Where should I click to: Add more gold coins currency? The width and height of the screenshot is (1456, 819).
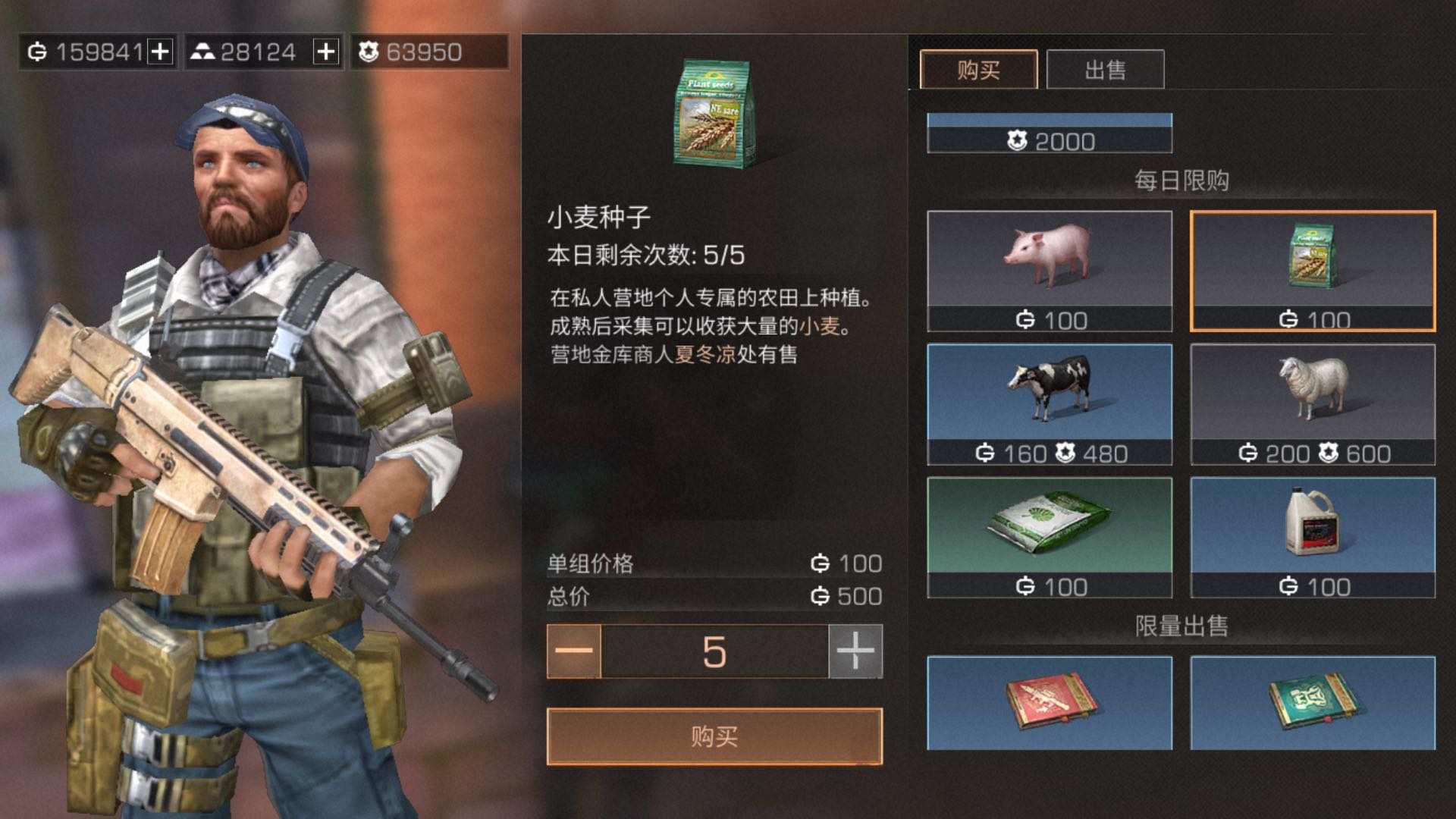pos(160,52)
